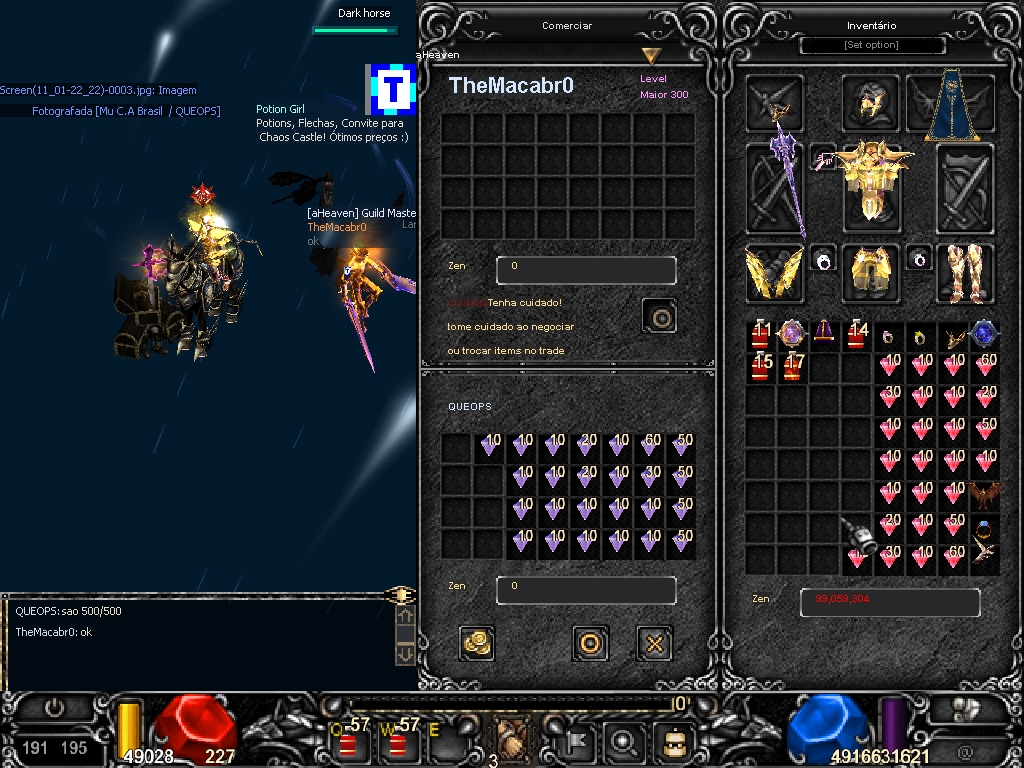
Task: Click the gold coins Zen button
Action: coord(477,643)
